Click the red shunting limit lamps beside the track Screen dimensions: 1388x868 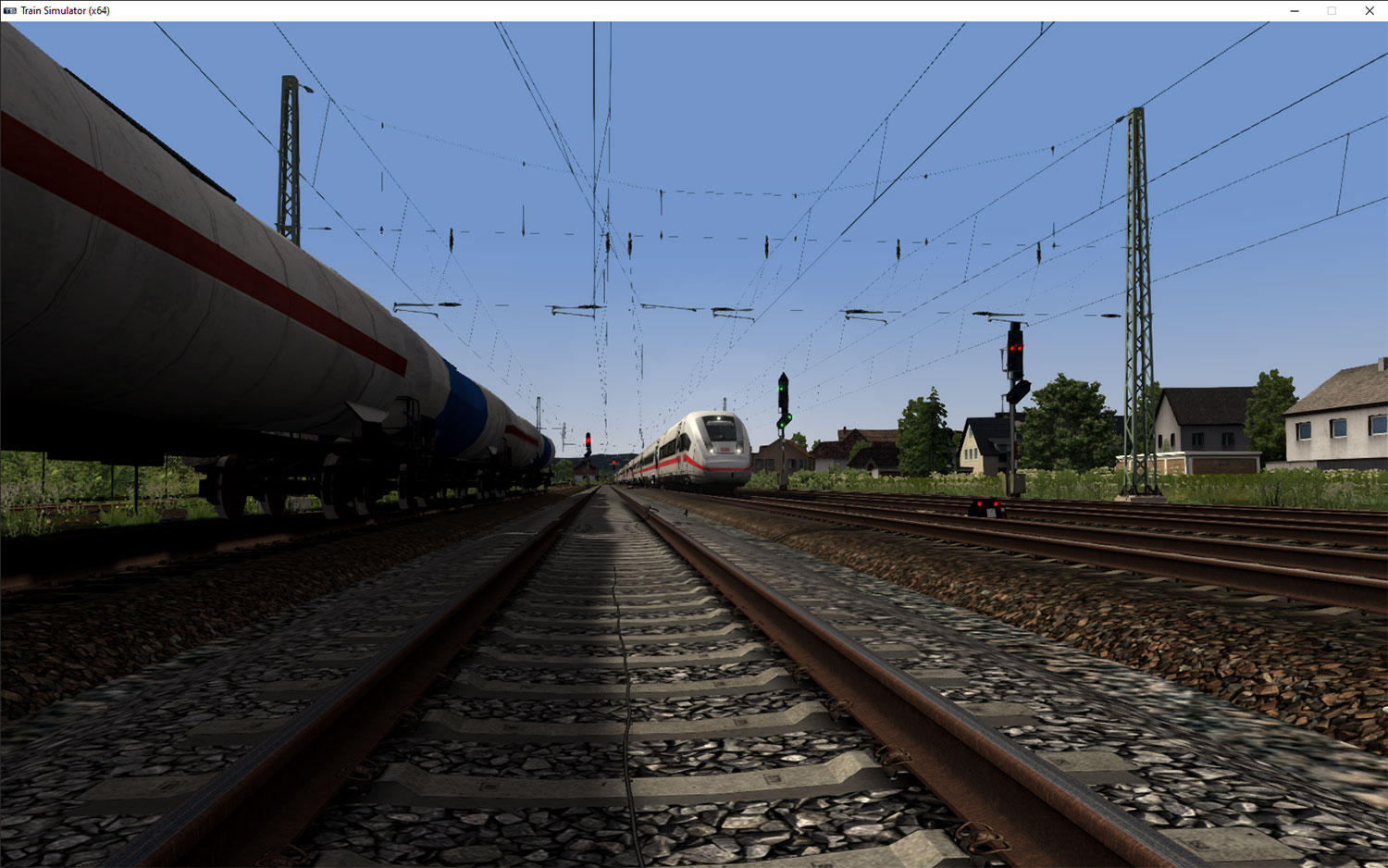pyautogui.click(x=988, y=504)
